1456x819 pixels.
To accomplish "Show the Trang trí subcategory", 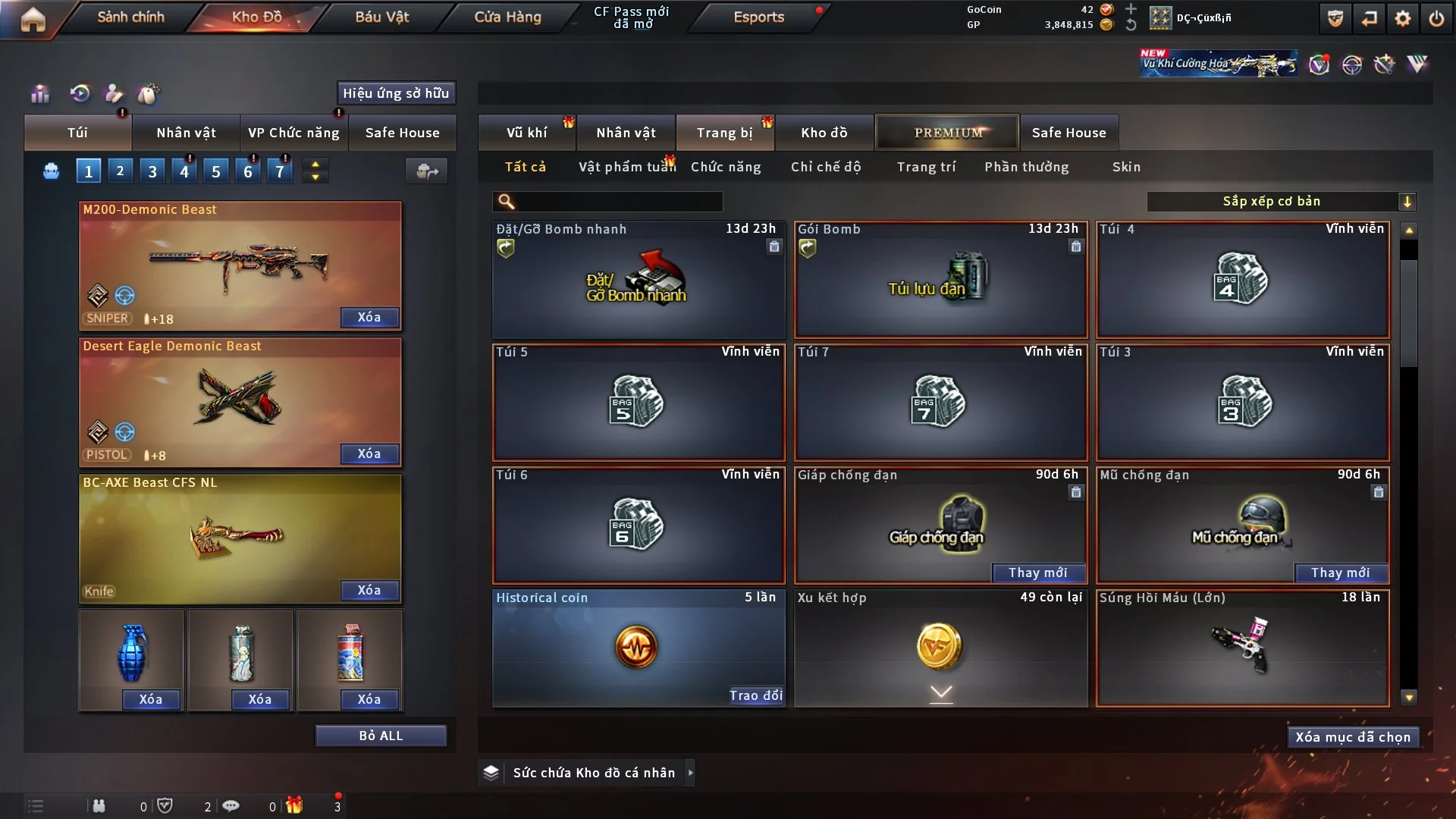I will 926,167.
